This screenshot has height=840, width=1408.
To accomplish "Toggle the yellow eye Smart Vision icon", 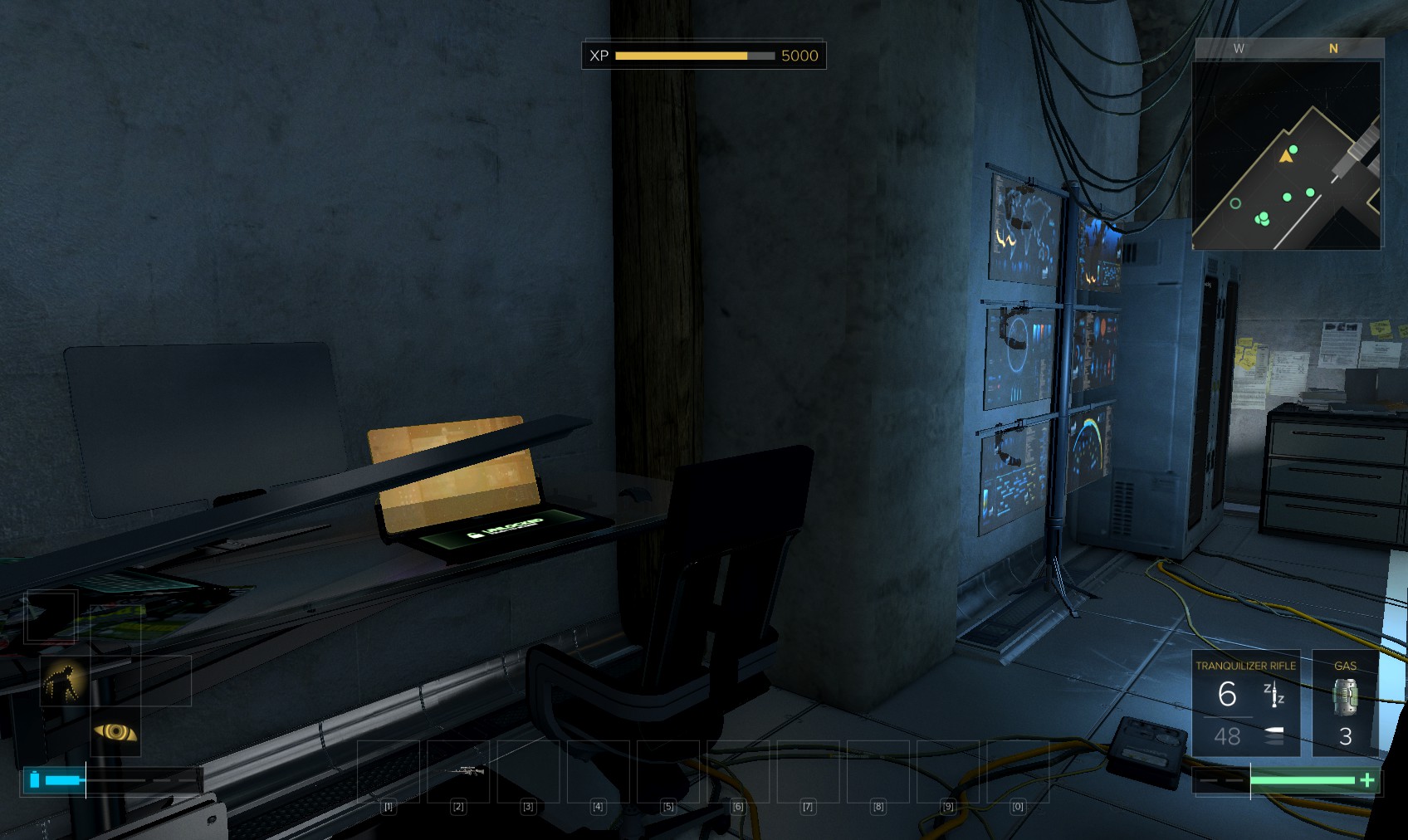I will point(115,731).
